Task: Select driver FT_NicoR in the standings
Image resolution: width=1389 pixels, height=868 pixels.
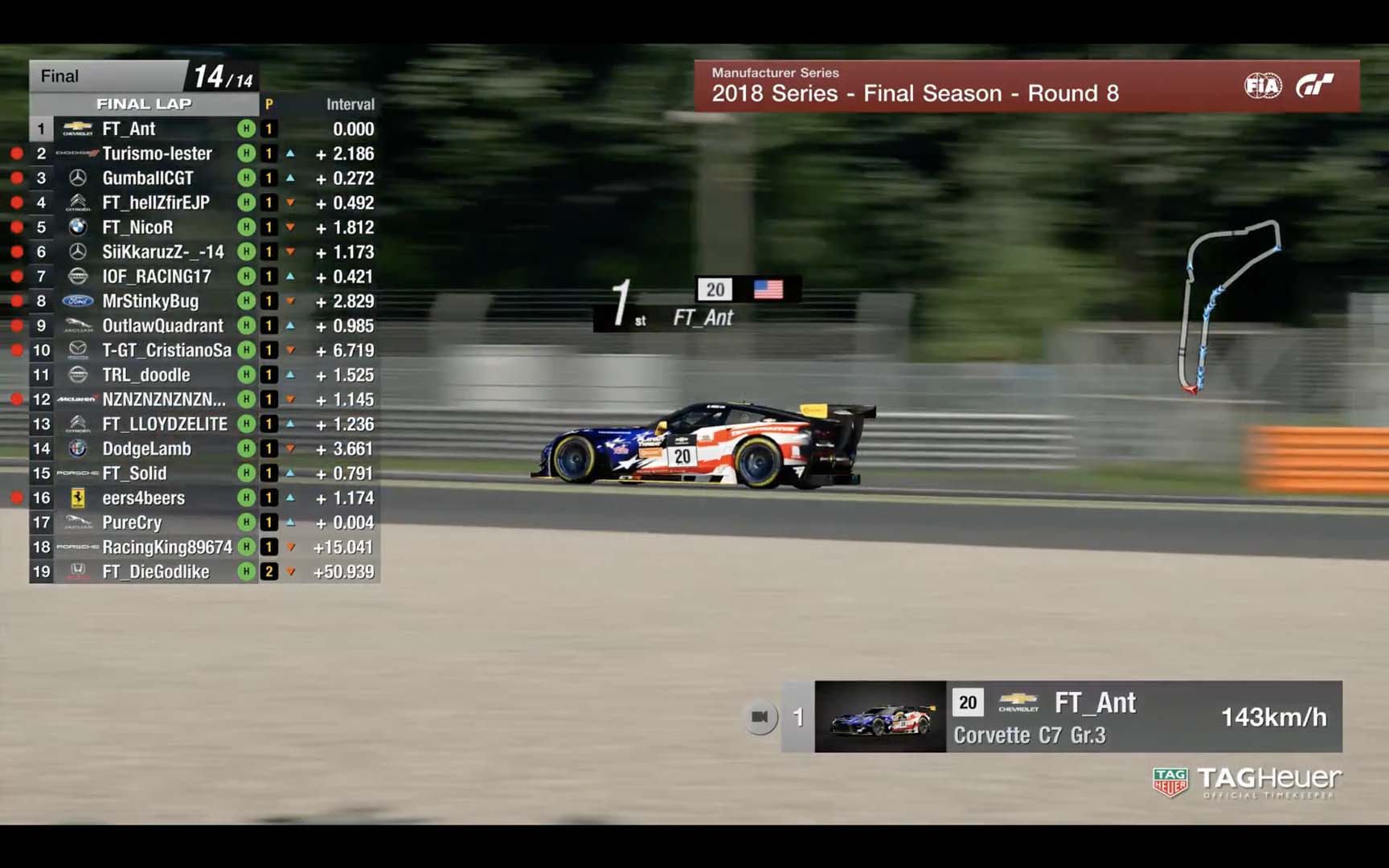Action: click(x=137, y=227)
